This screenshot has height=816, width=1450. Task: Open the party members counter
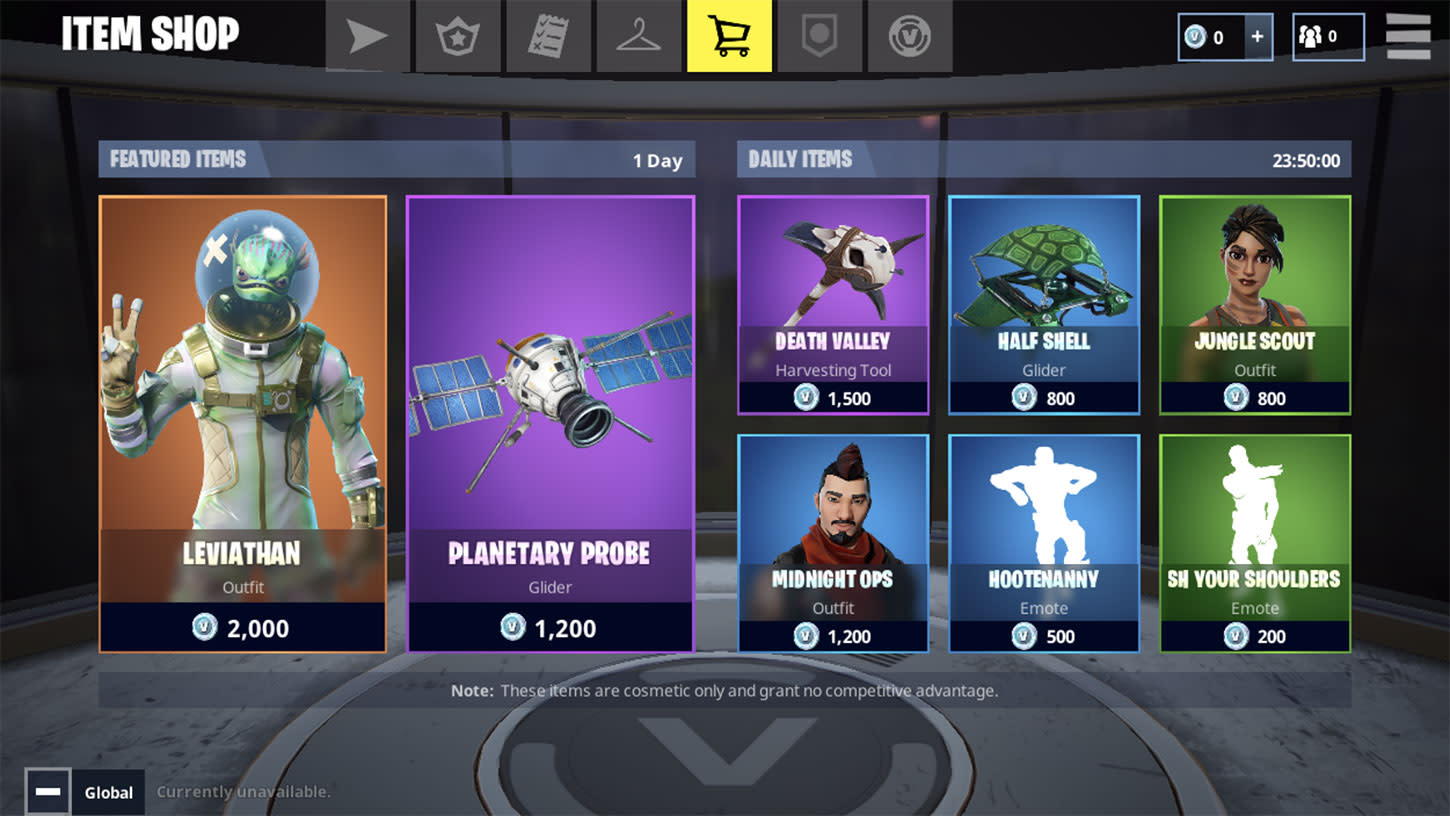(1328, 36)
